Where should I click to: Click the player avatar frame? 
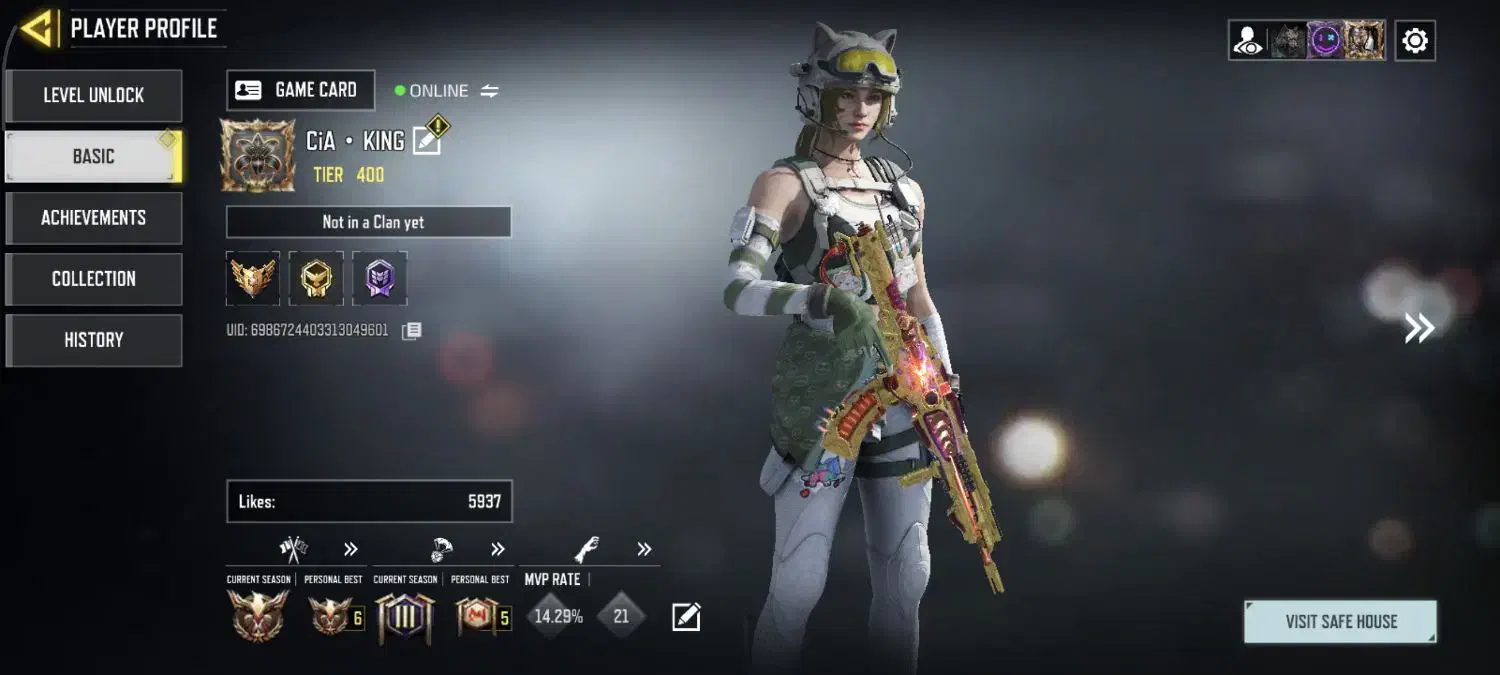257,155
